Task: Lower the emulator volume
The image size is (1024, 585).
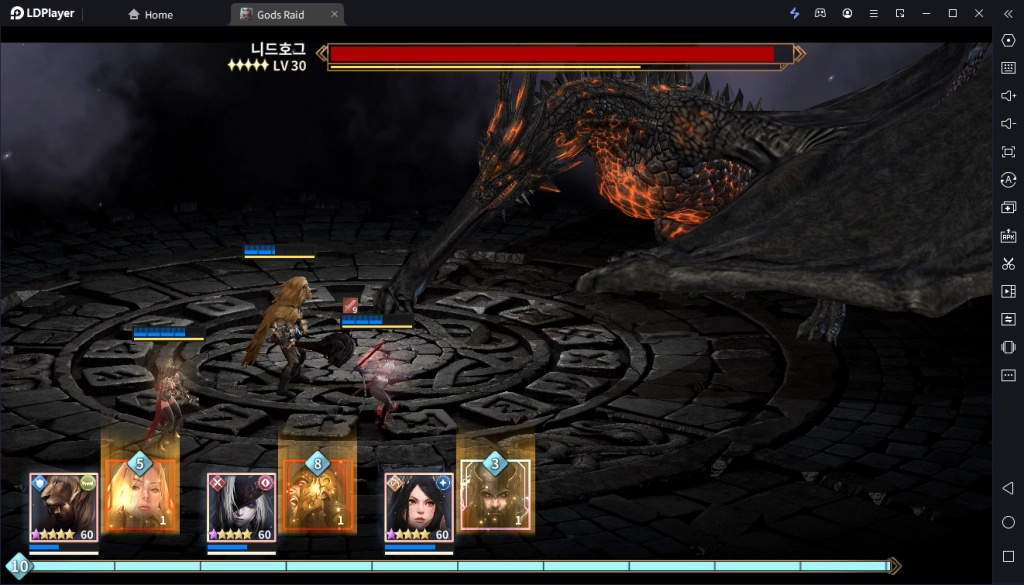Action: (x=1008, y=124)
